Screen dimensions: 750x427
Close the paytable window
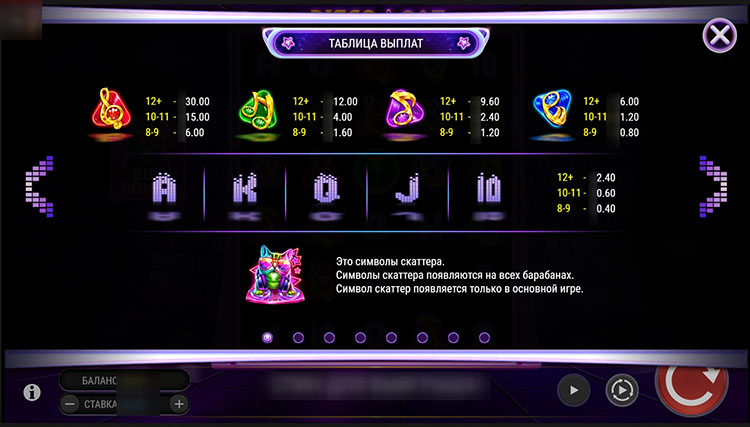[719, 36]
